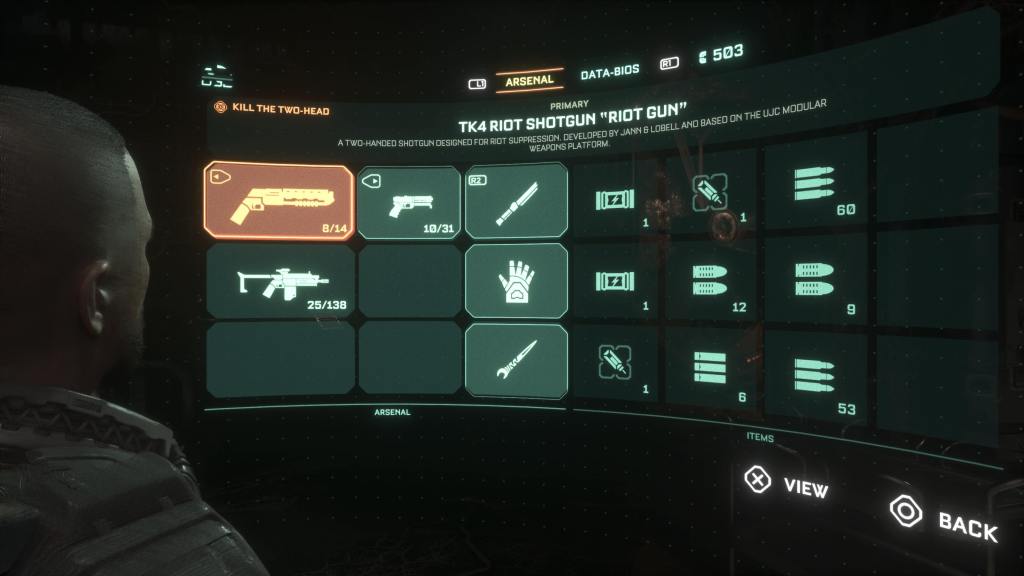This screenshot has height=576, width=1024.
Task: Choose the shiv wrench-blade slot
Action: coord(516,357)
